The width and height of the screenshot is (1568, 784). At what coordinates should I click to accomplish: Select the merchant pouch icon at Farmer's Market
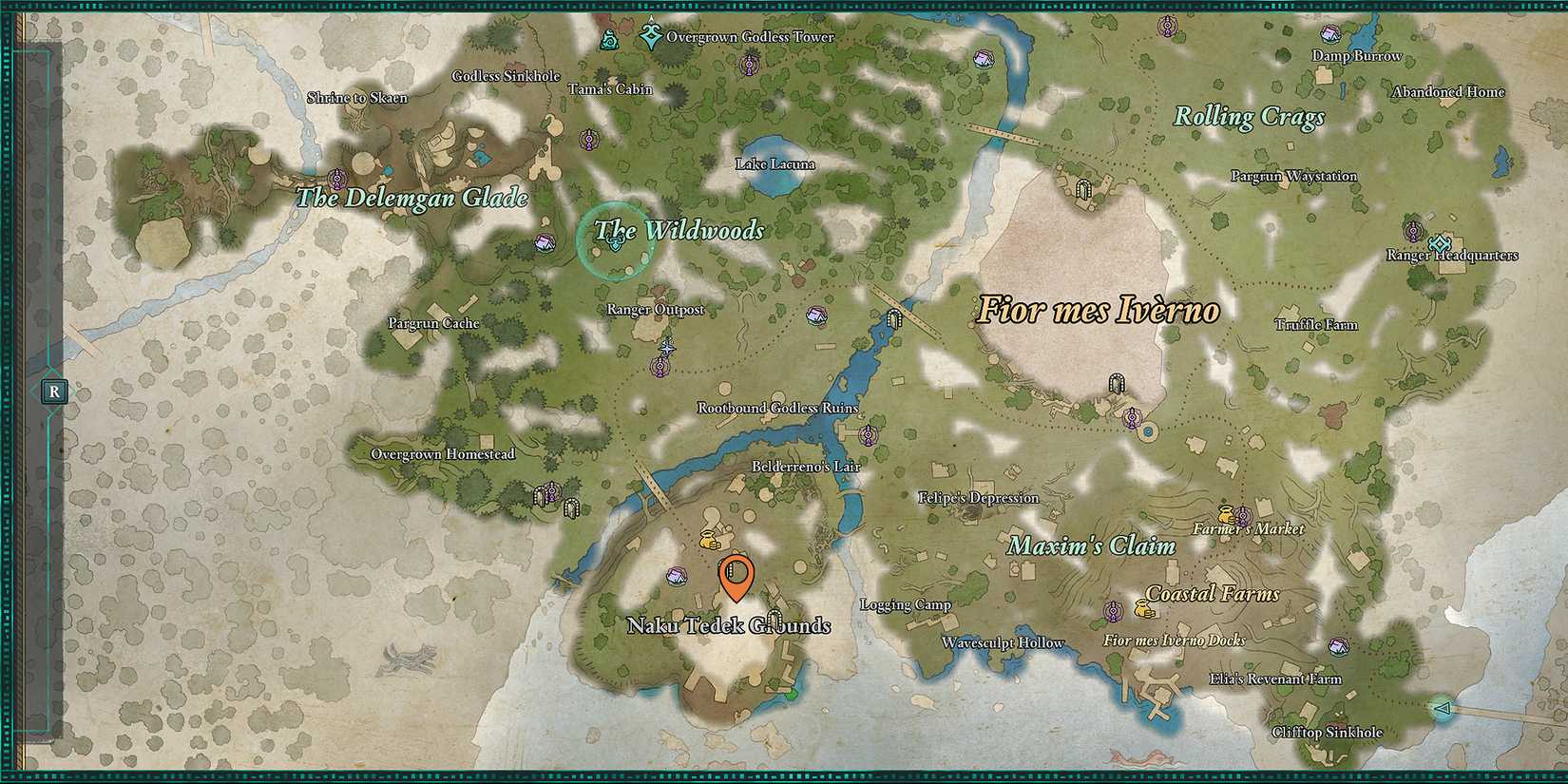click(1228, 515)
